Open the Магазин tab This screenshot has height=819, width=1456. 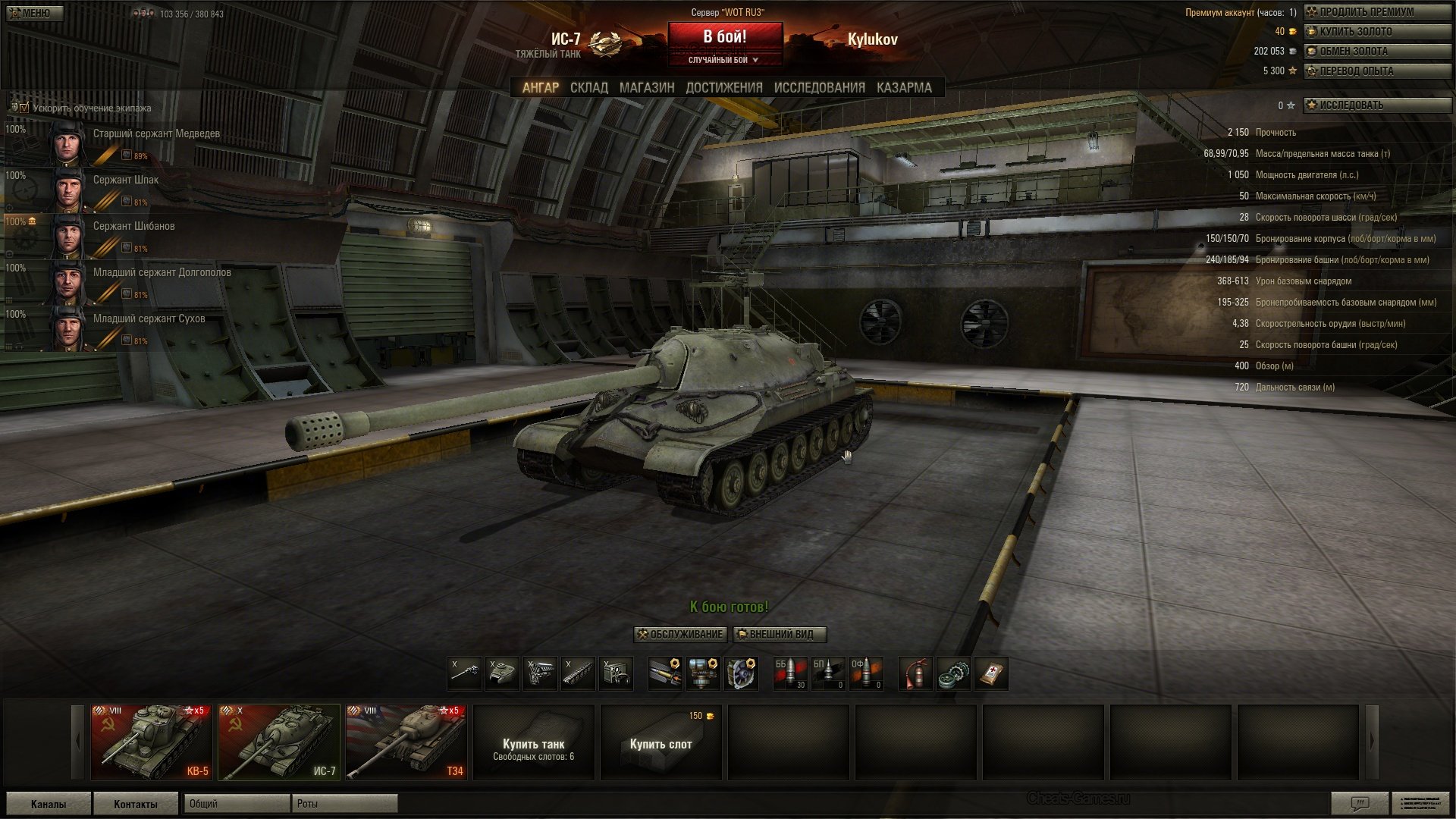(x=646, y=88)
